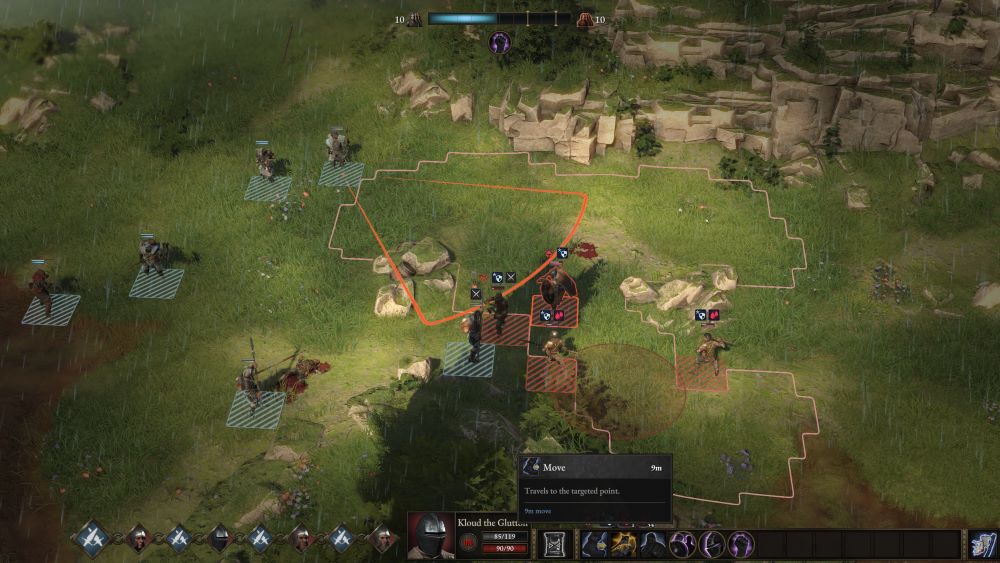Select the Move ability icon
This screenshot has width=1000, height=563.
595,544
